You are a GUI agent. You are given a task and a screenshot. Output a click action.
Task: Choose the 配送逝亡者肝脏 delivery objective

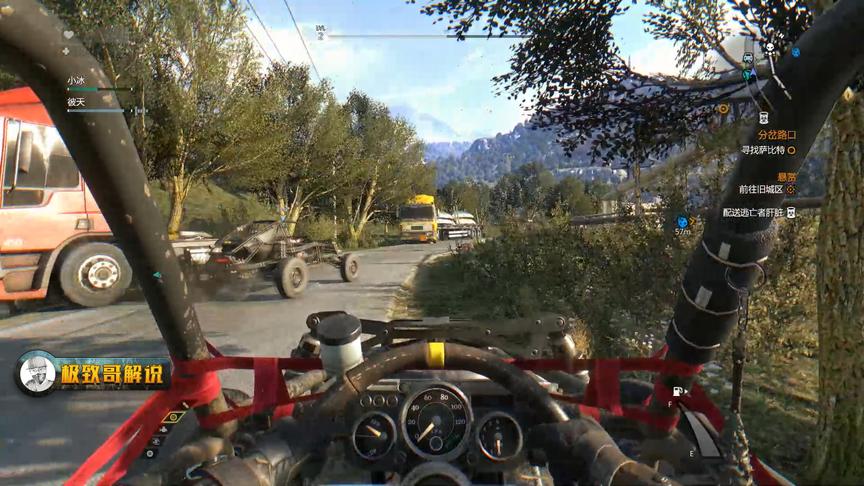tap(754, 212)
